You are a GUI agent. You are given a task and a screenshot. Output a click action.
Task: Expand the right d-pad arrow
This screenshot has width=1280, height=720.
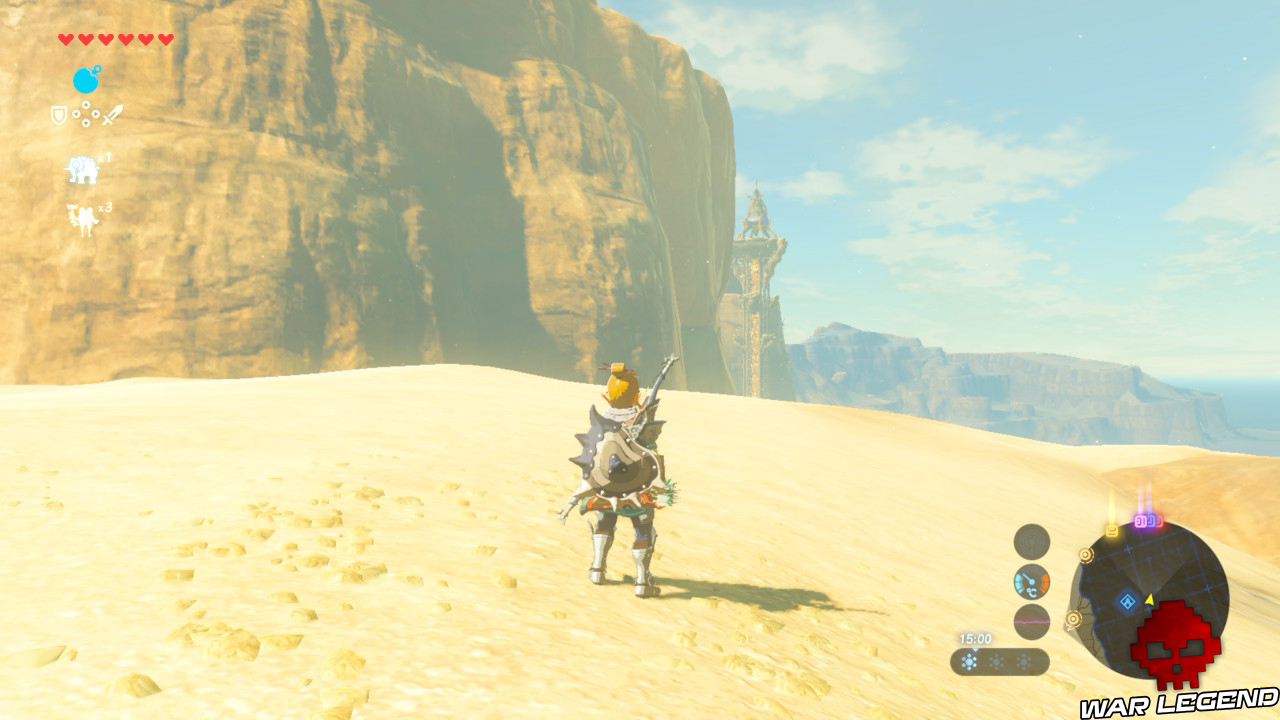click(x=94, y=114)
